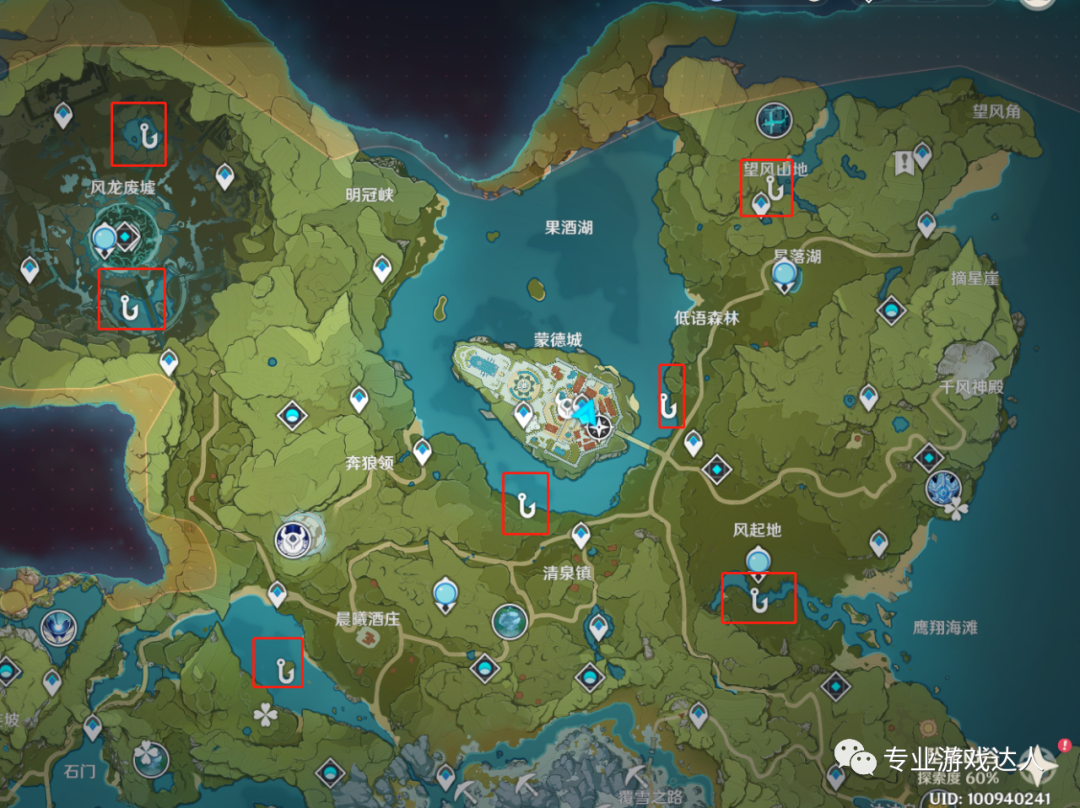The width and height of the screenshot is (1080, 808).
Task: Choose the Statue of the Seven above 晨曦酒庄
Action: coord(443,594)
